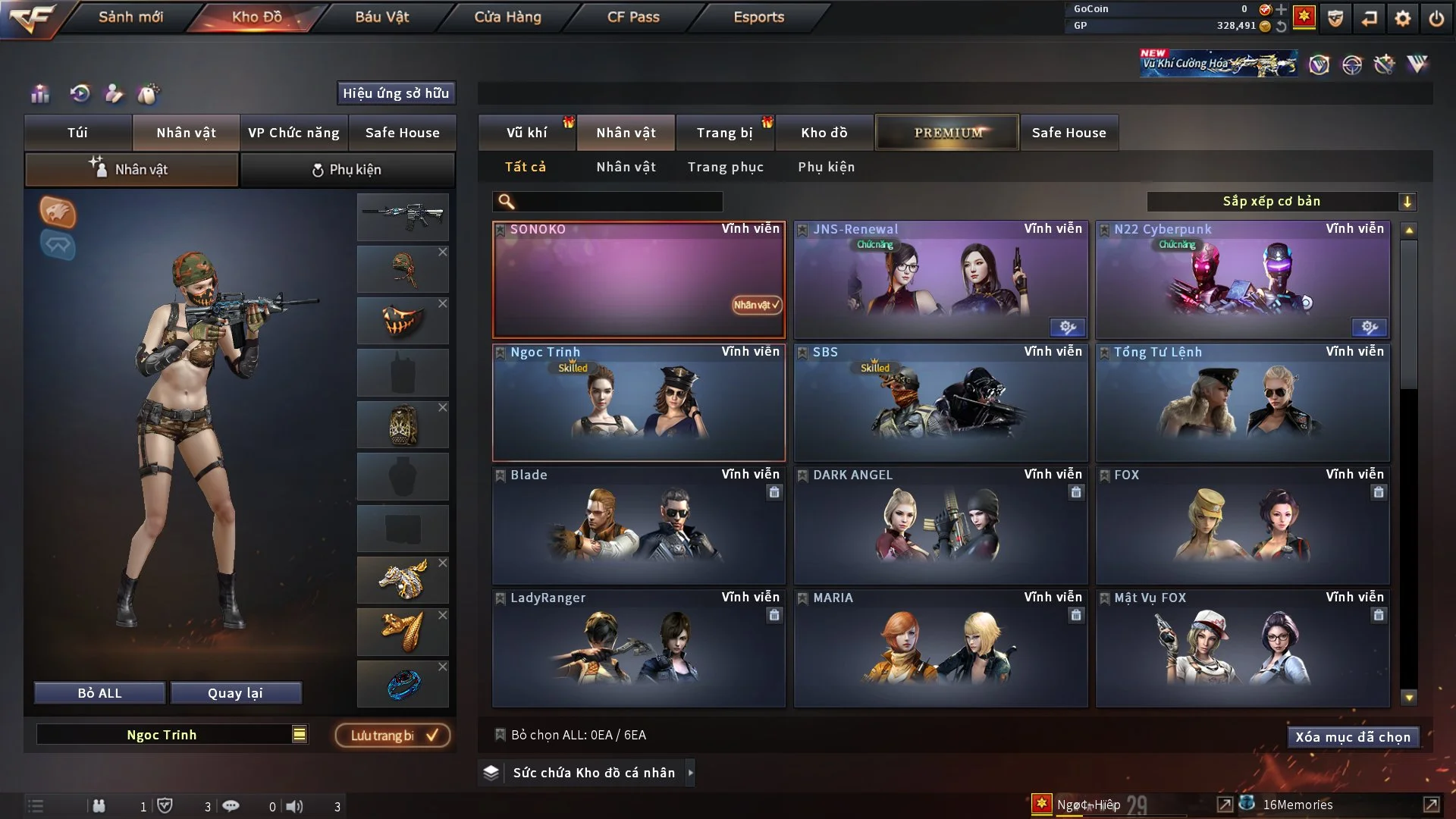Switch to the Vũ khí tab

(x=526, y=133)
